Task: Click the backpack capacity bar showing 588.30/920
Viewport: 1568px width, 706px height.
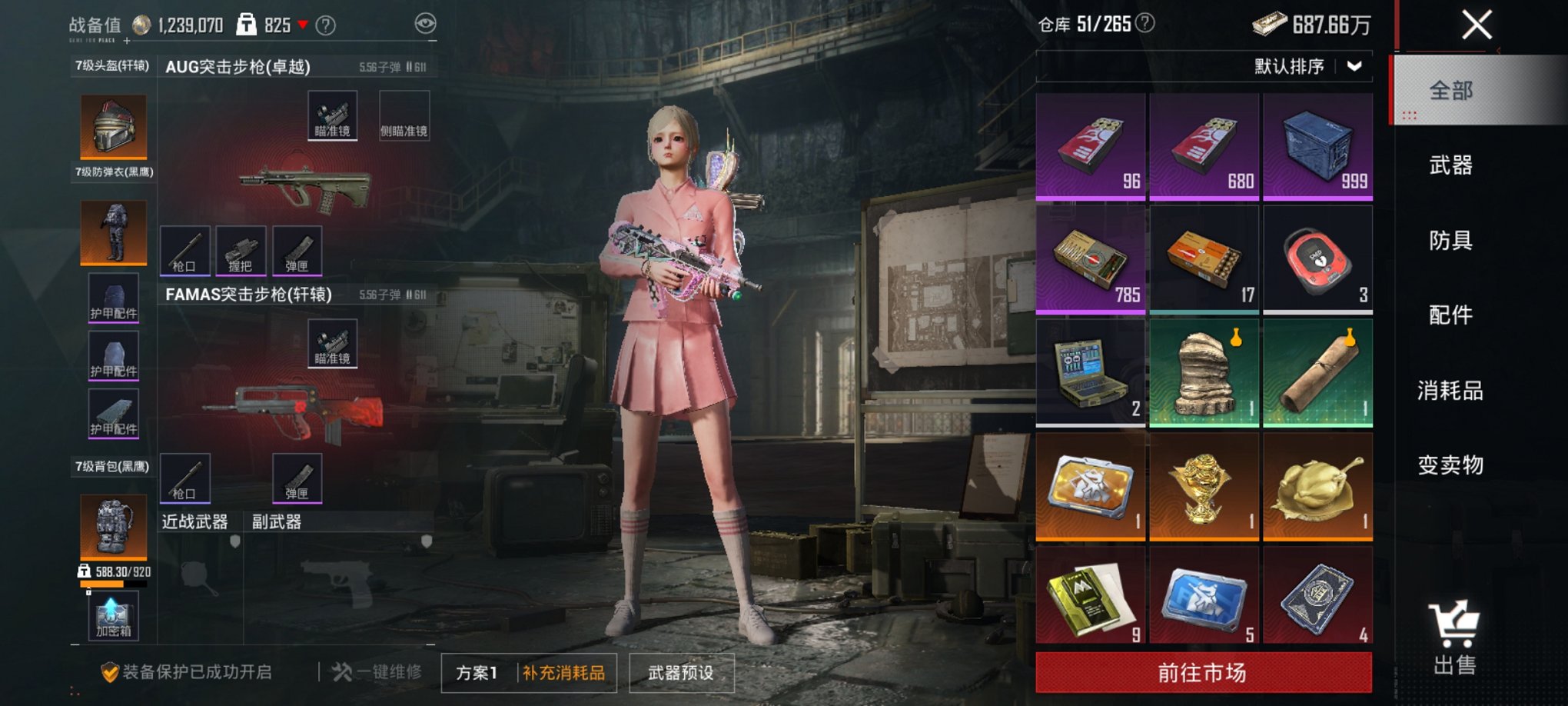Action: (112, 584)
